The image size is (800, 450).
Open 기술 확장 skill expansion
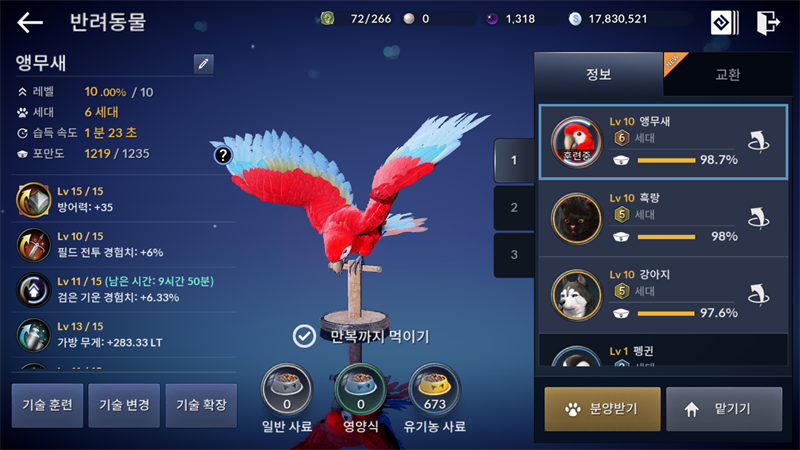201,405
